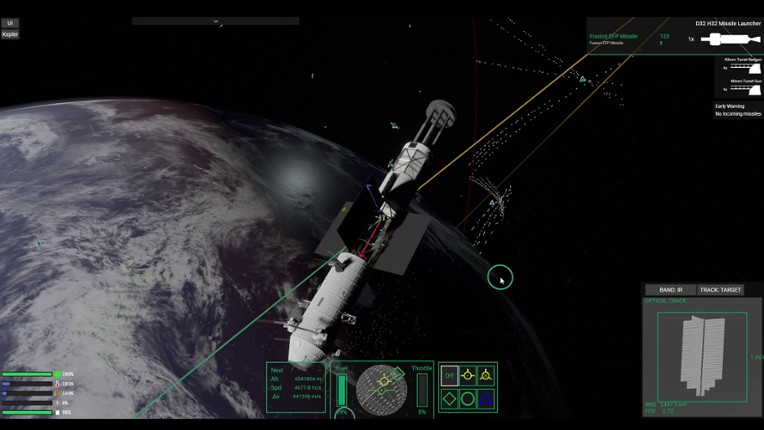This screenshot has width=764, height=430.
Task: Select the green circle orientation mode
Action: 468,398
